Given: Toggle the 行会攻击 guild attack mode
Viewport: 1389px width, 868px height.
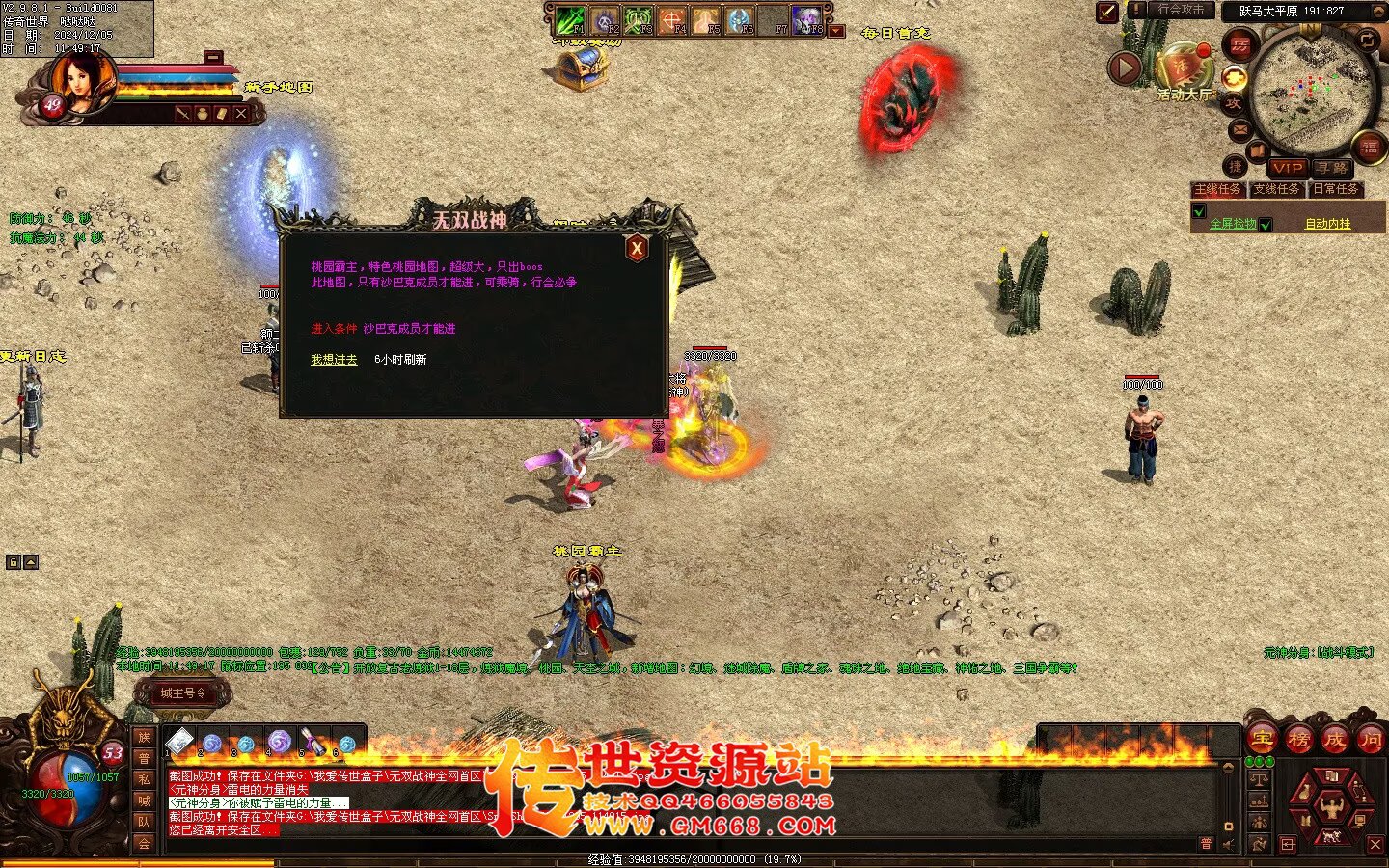Looking at the screenshot, I should pyautogui.click(x=1180, y=10).
